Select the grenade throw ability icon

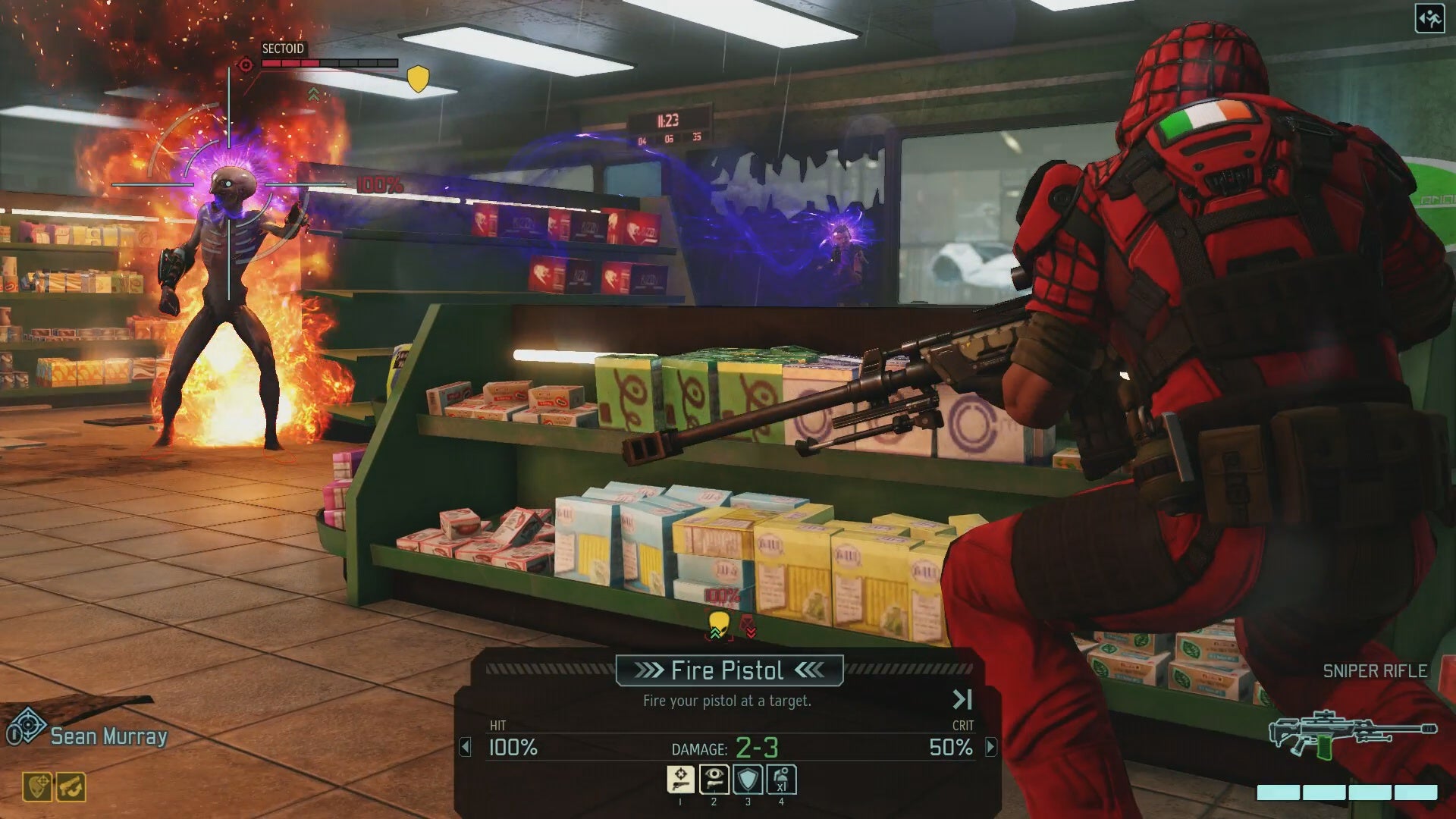pos(781,780)
